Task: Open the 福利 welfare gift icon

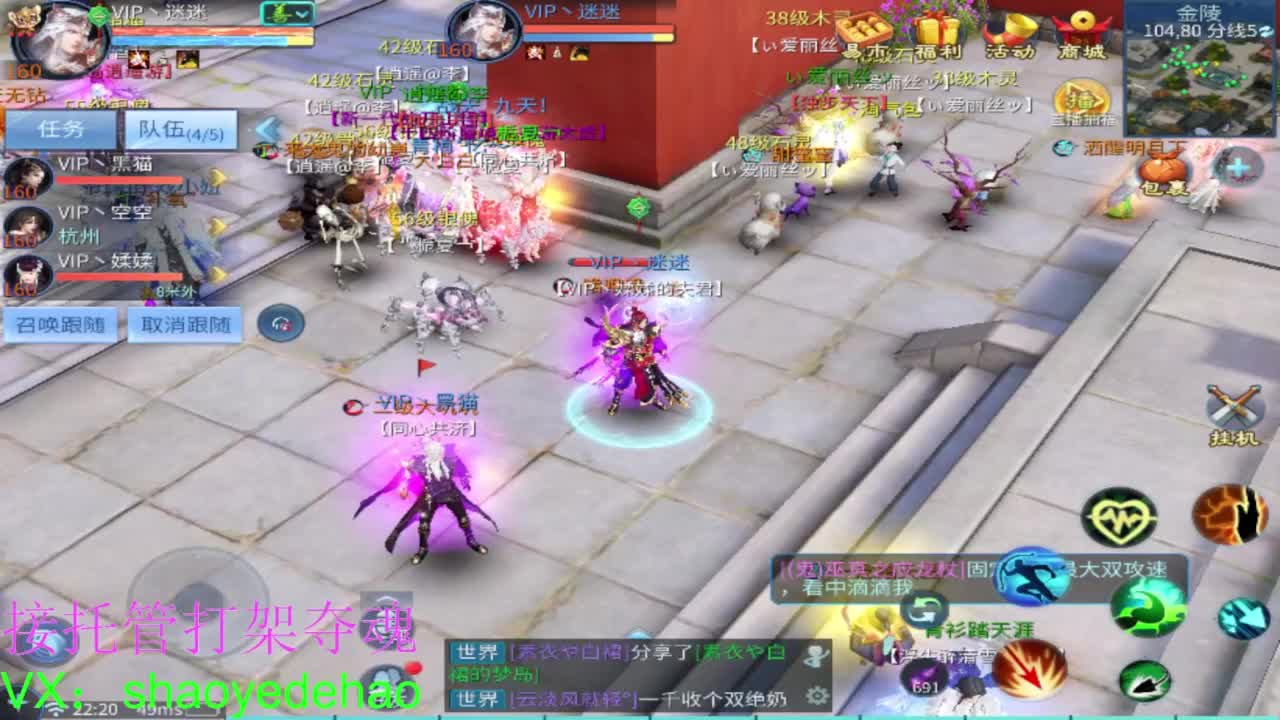Action: pos(936,30)
